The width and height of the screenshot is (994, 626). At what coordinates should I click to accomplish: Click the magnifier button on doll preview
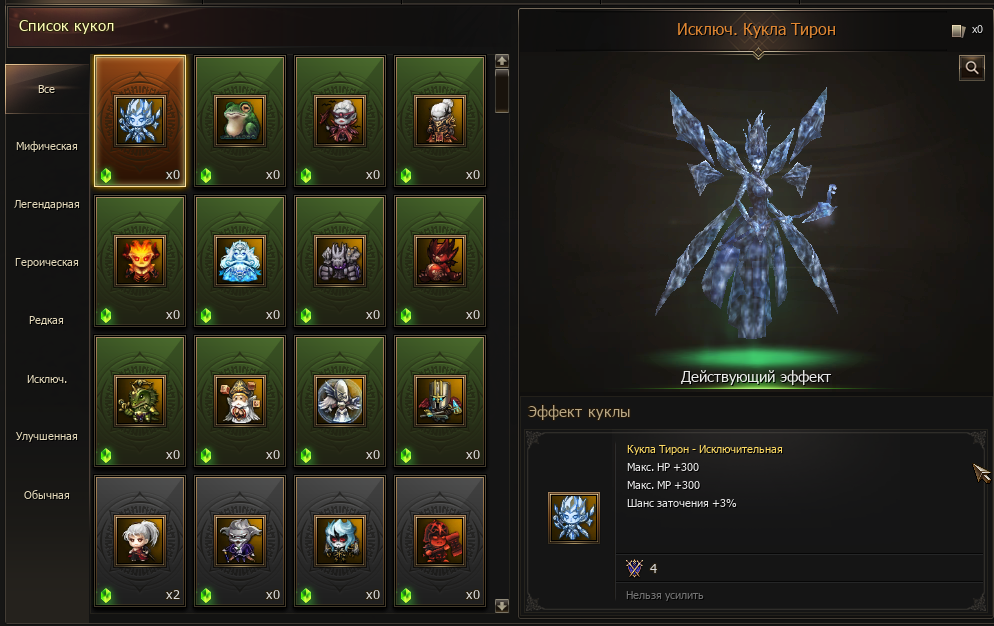coord(971,67)
